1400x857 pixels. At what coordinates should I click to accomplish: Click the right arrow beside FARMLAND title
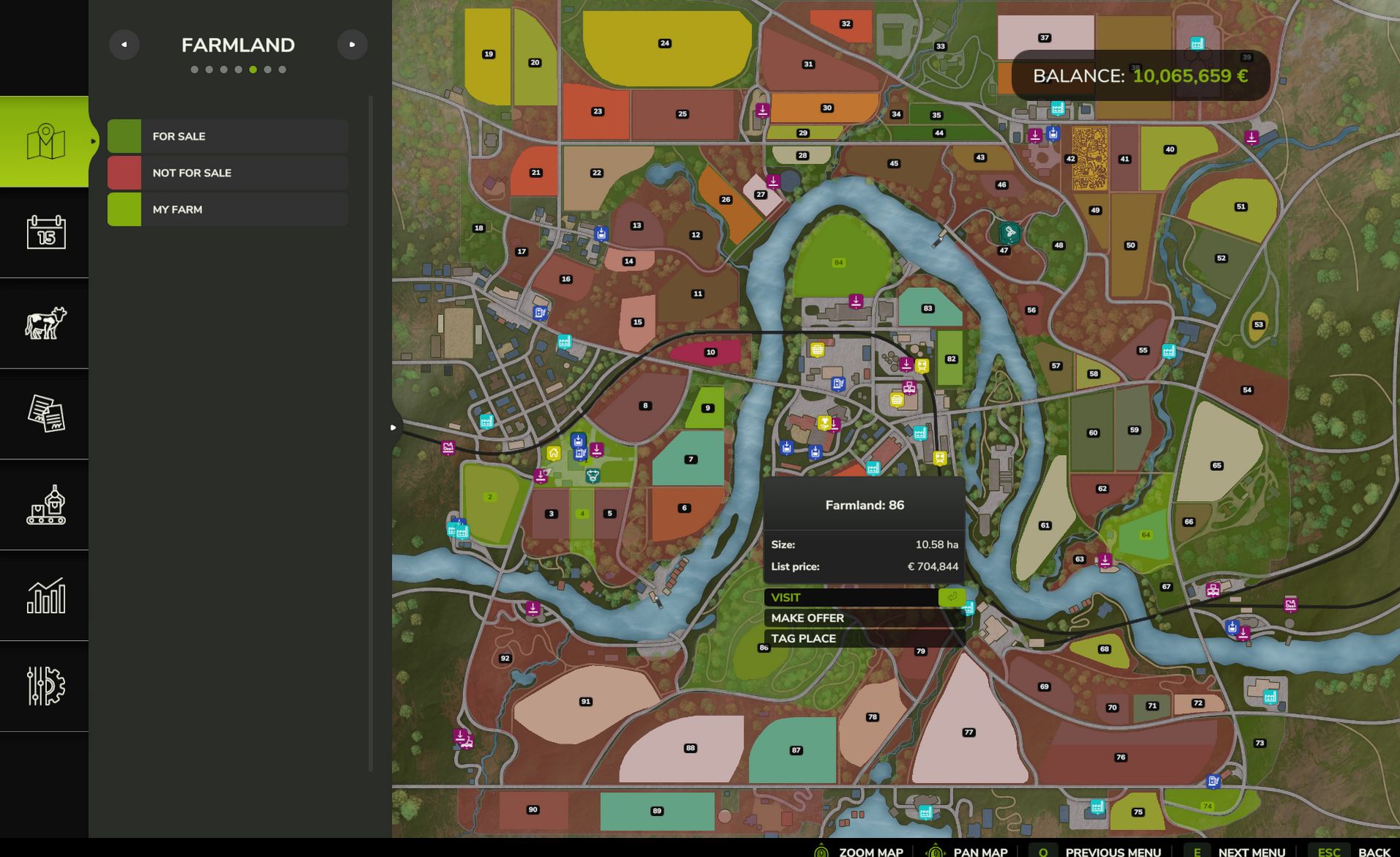353,44
